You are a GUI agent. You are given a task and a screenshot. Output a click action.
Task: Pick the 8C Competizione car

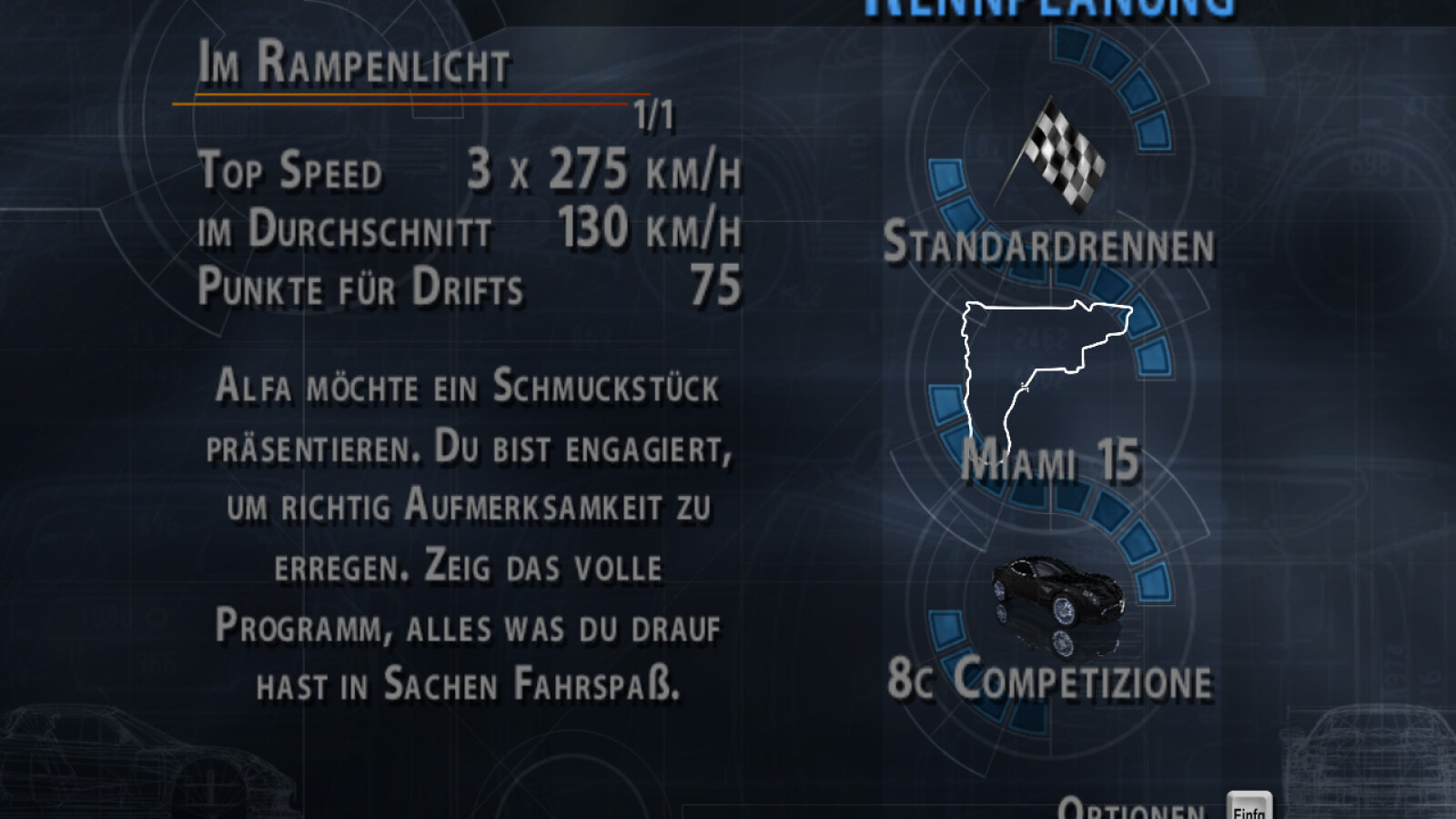click(1049, 678)
